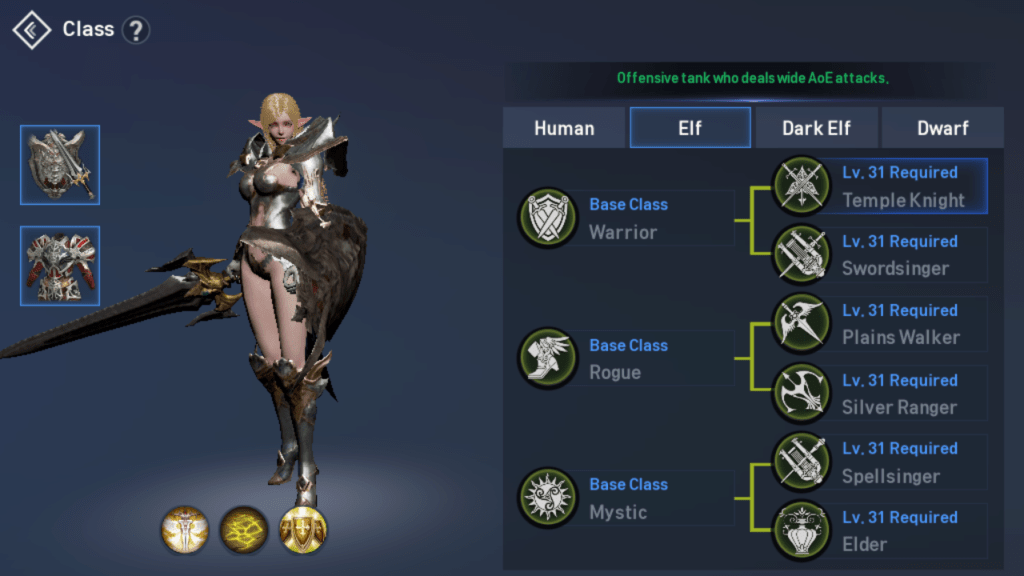
Task: Select the Elf race tab
Action: (x=690, y=128)
